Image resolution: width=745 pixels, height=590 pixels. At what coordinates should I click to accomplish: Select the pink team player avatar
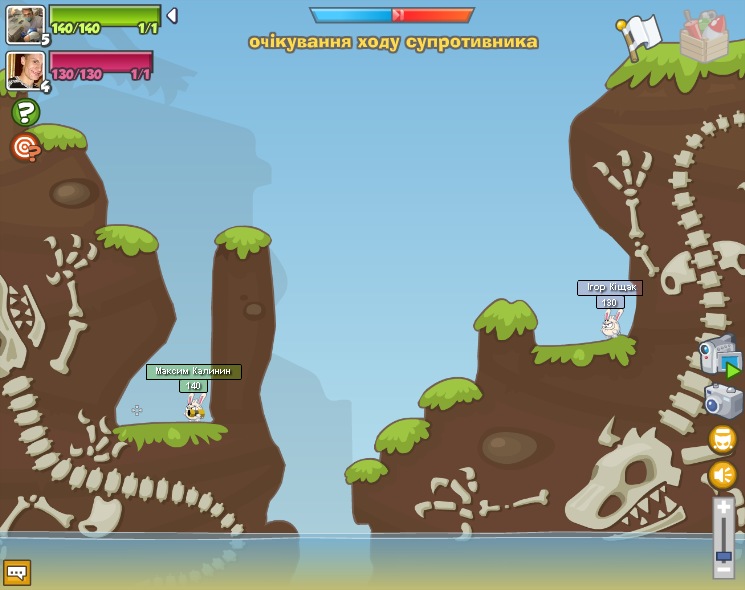coord(24,70)
